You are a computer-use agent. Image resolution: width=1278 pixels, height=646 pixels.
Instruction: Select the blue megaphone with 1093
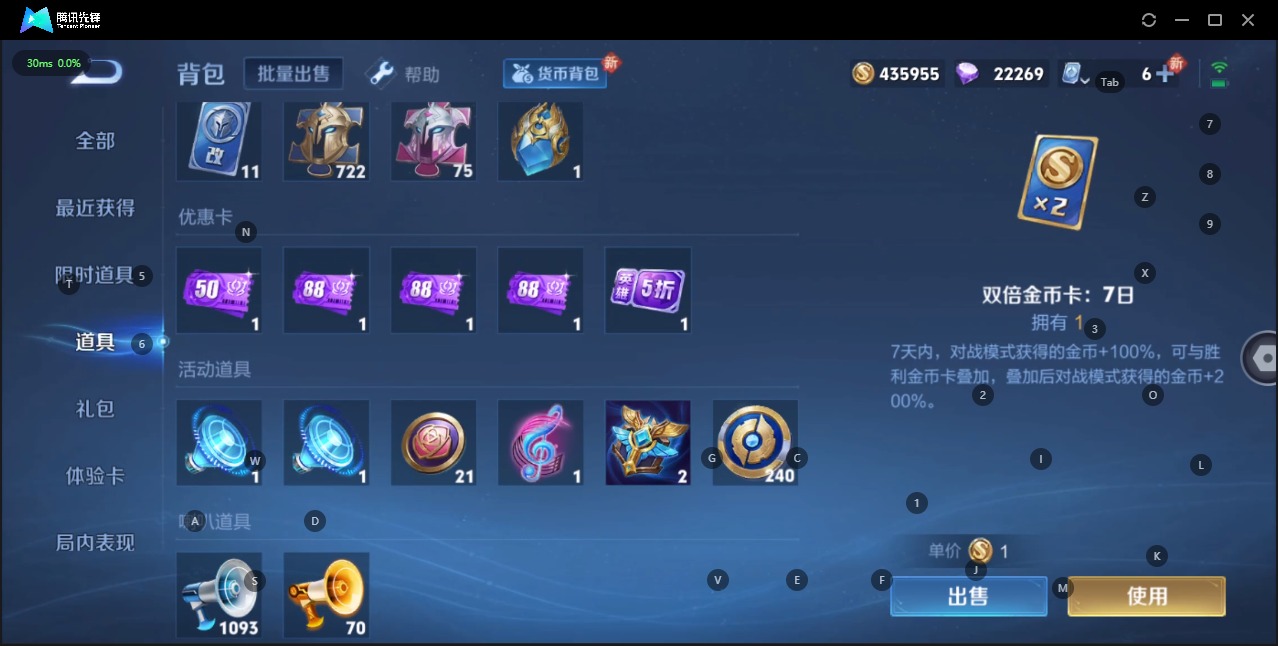click(x=219, y=594)
